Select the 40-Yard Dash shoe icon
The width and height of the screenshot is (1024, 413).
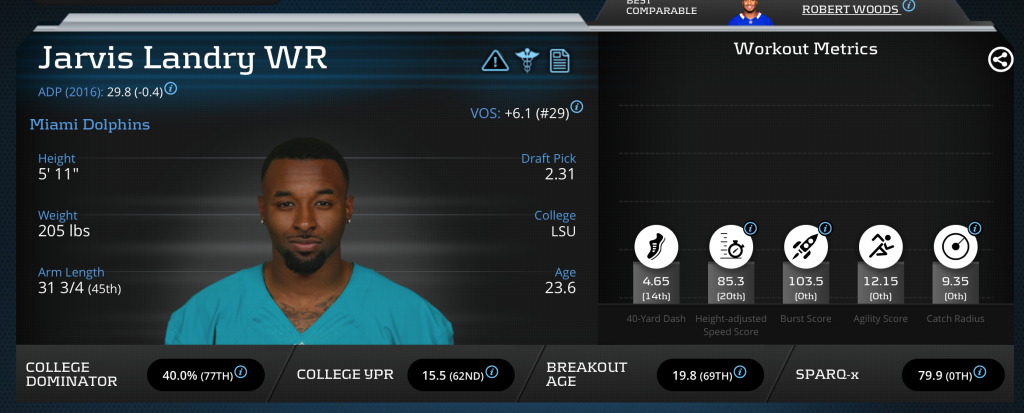point(656,245)
